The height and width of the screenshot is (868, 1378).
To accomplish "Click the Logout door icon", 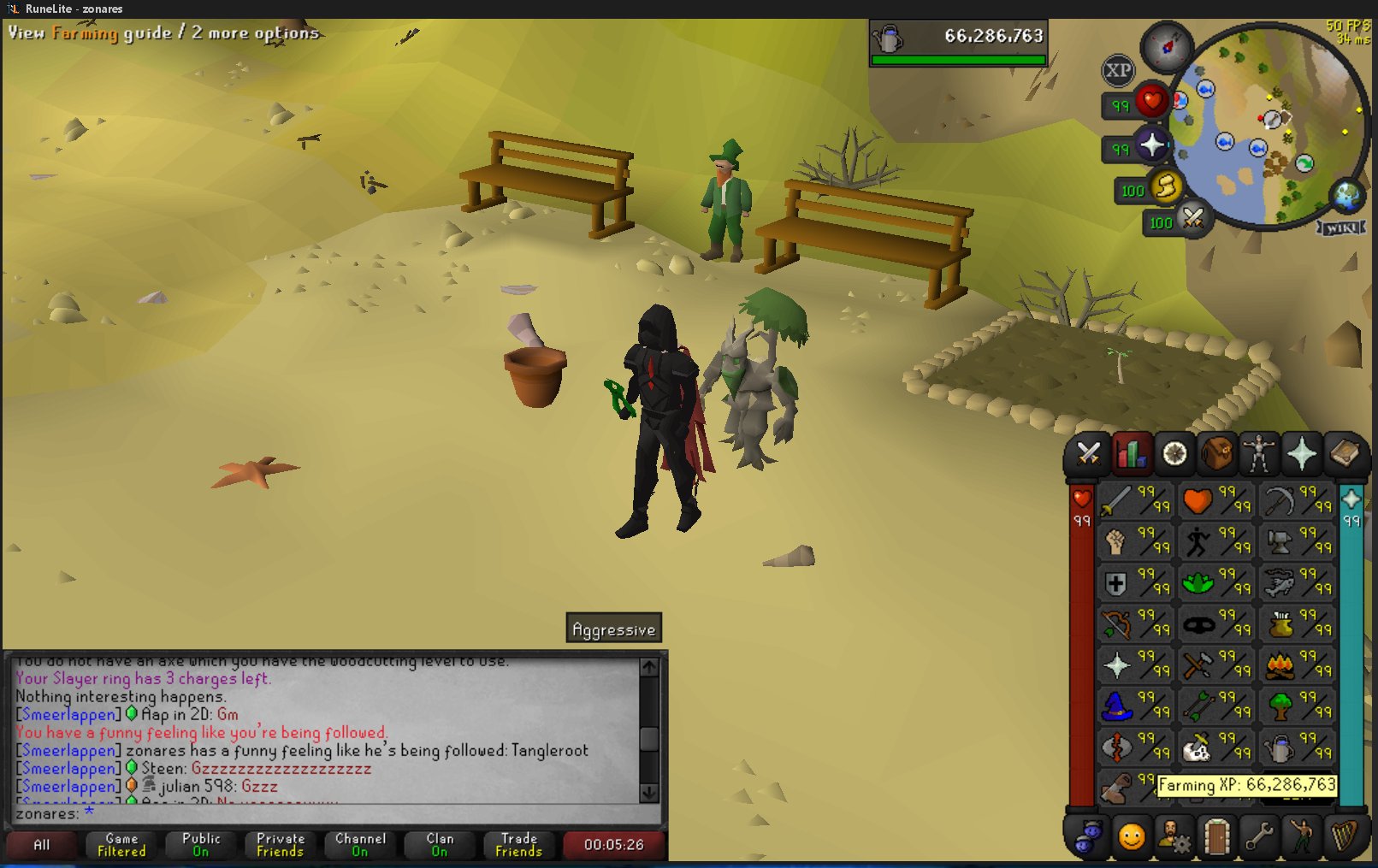I will tap(1218, 836).
